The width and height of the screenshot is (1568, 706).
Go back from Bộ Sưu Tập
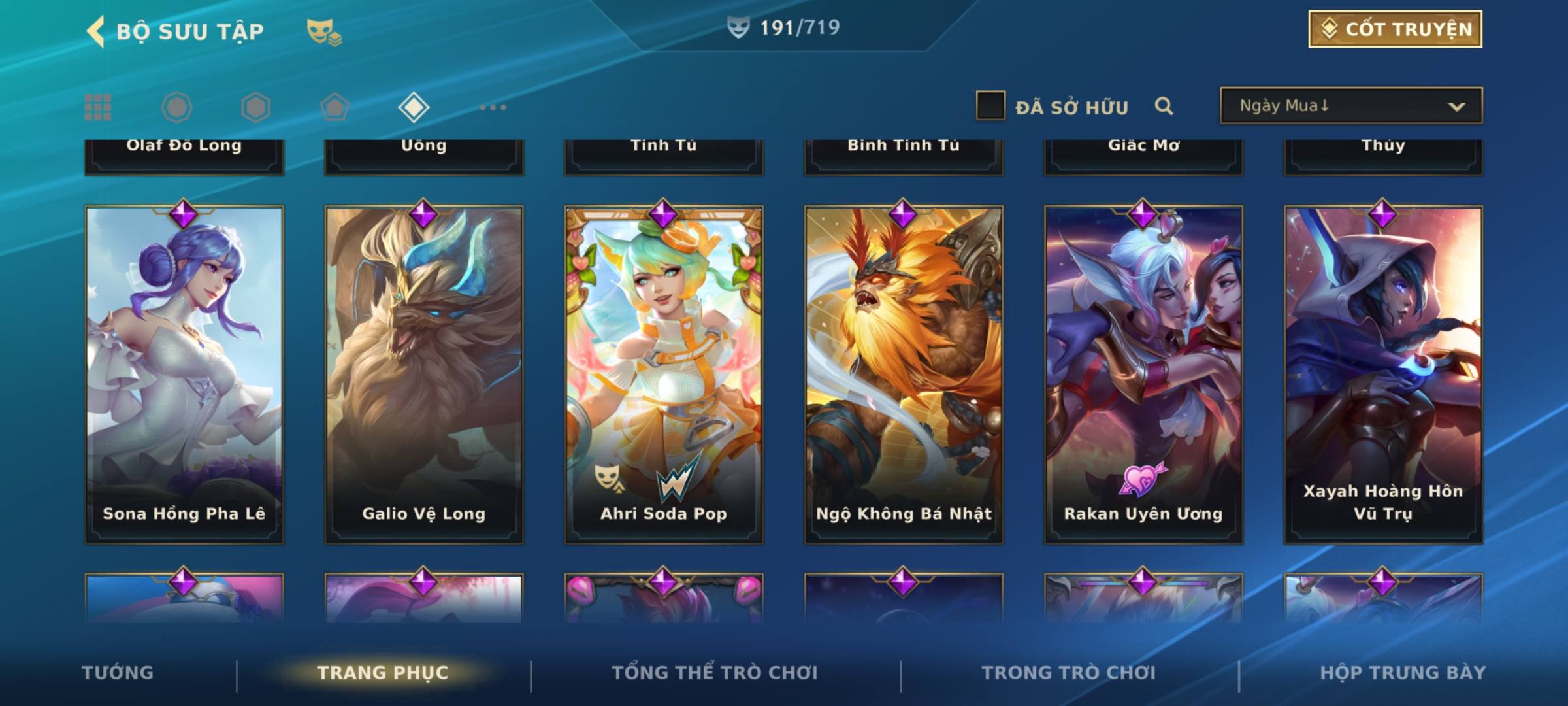click(x=95, y=31)
